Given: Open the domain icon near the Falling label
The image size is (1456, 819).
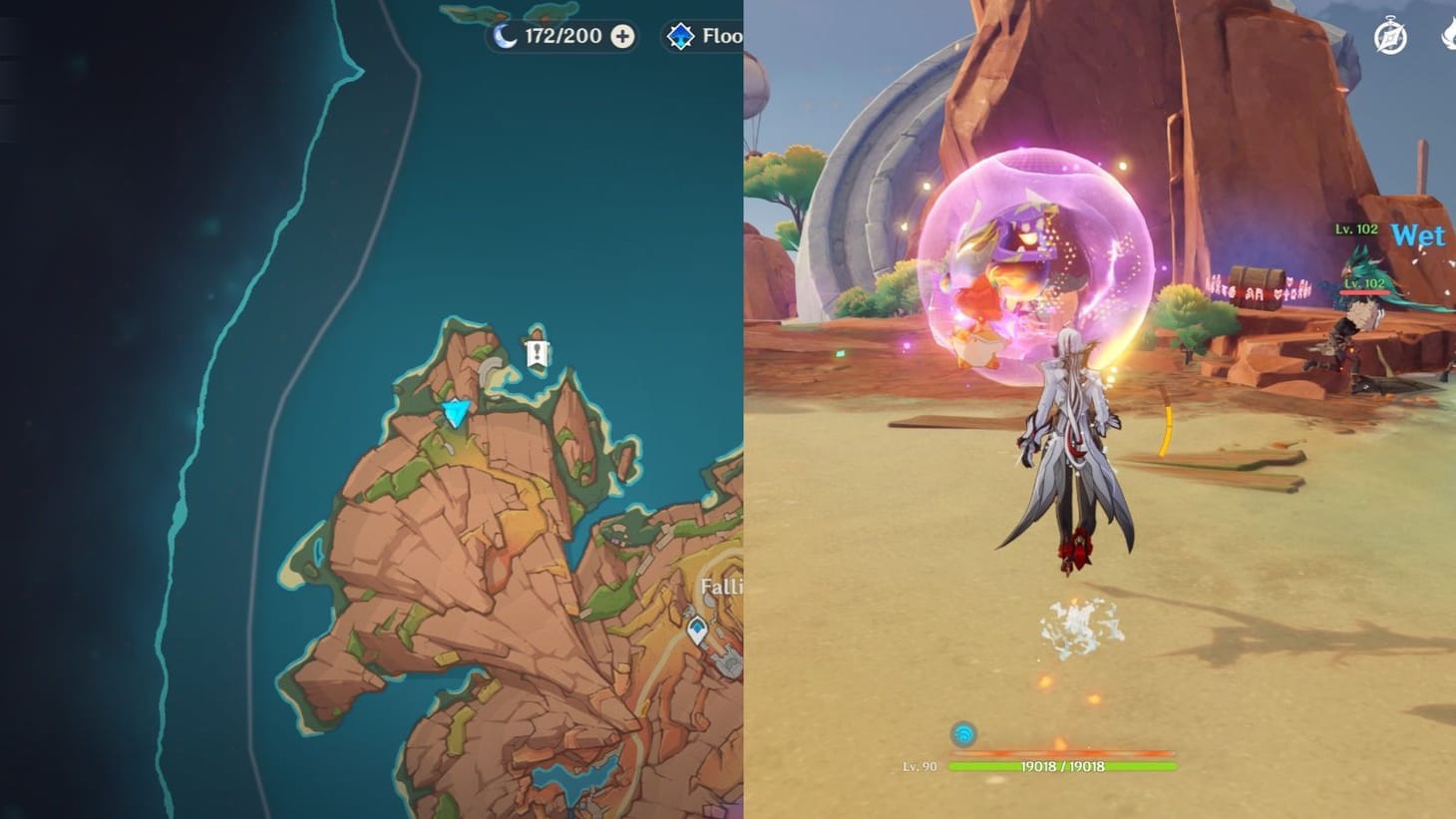Looking at the screenshot, I should point(696,631).
